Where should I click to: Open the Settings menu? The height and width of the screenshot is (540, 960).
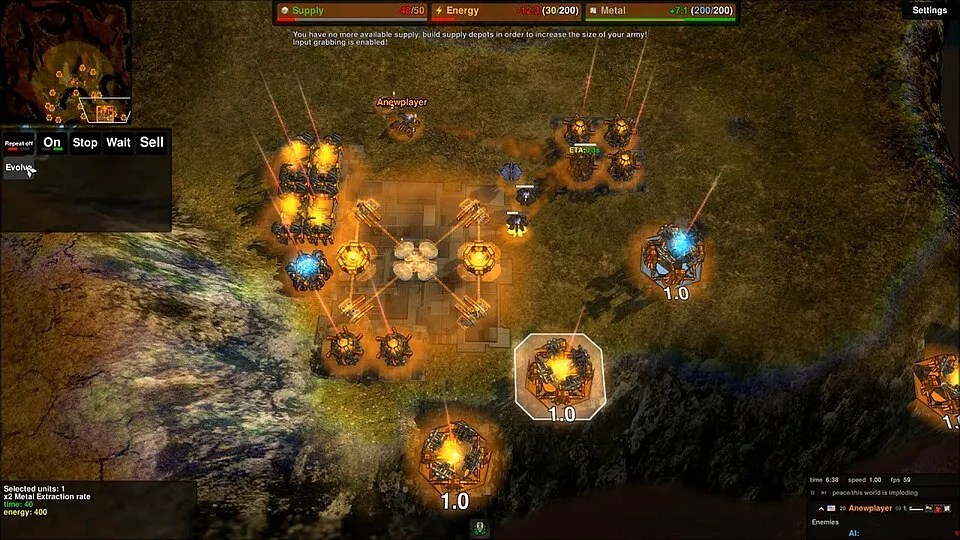[929, 10]
